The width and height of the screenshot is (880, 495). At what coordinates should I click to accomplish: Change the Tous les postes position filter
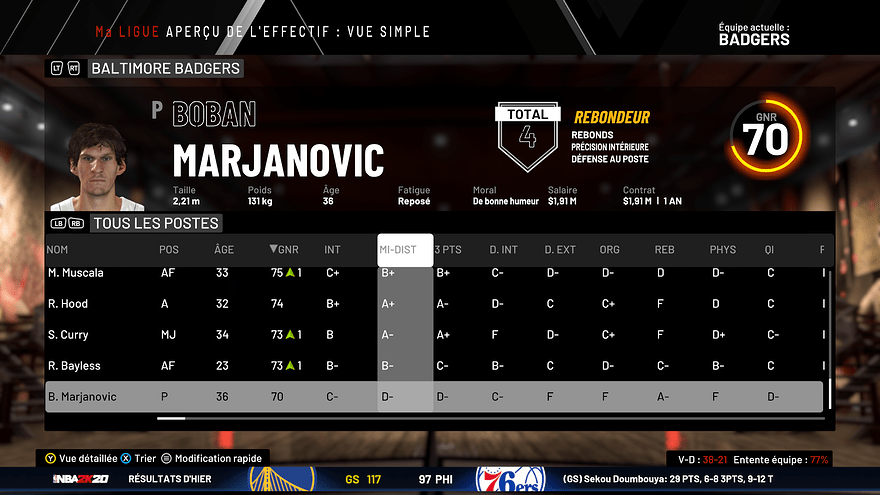(155, 223)
